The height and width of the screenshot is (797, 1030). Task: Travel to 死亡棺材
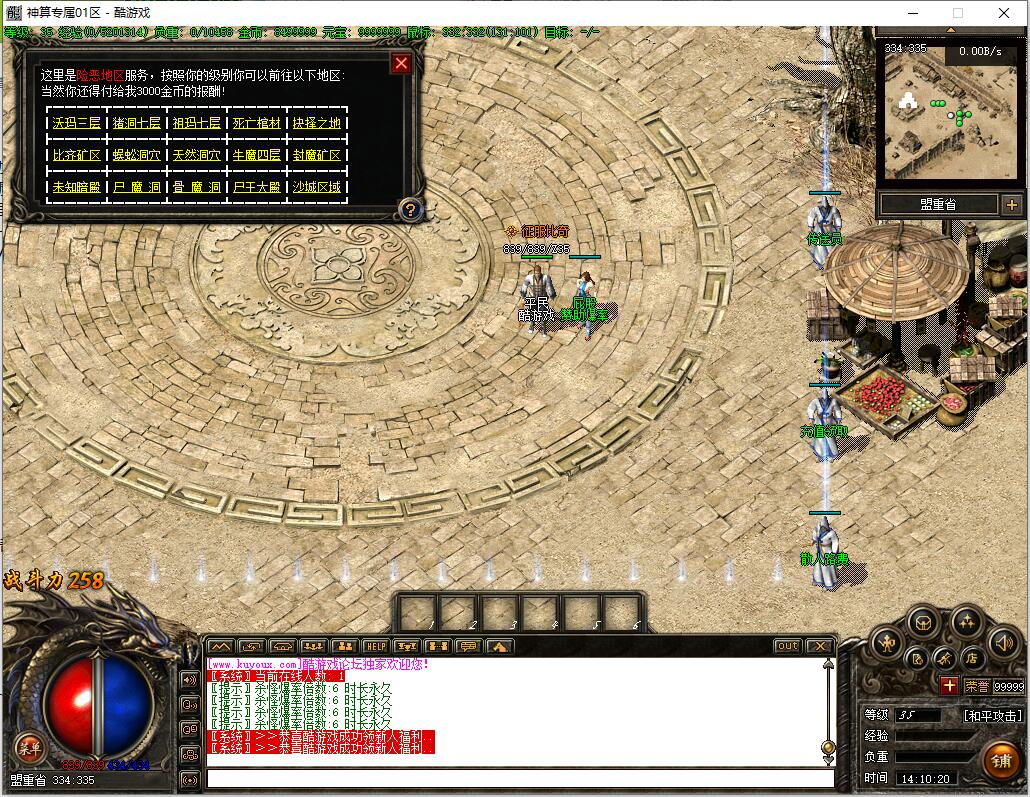coord(257,123)
